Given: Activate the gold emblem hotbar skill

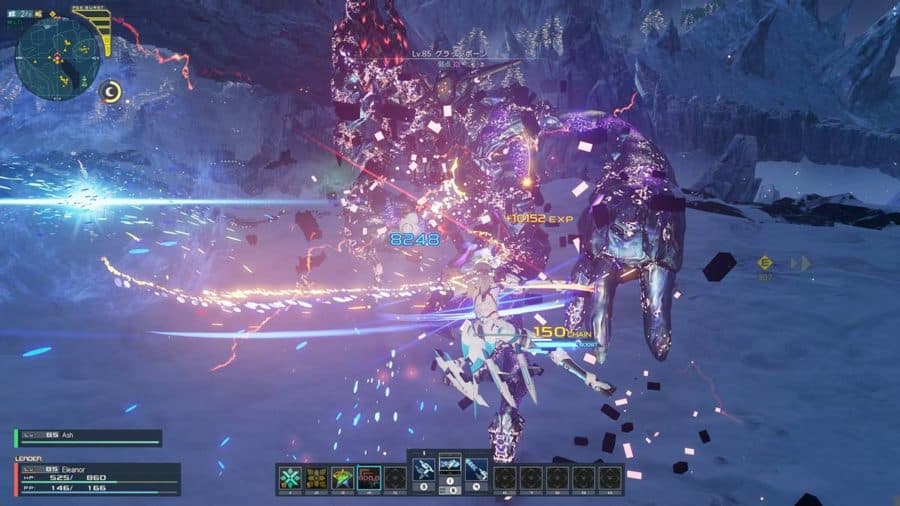Looking at the screenshot, I should pos(317,478).
